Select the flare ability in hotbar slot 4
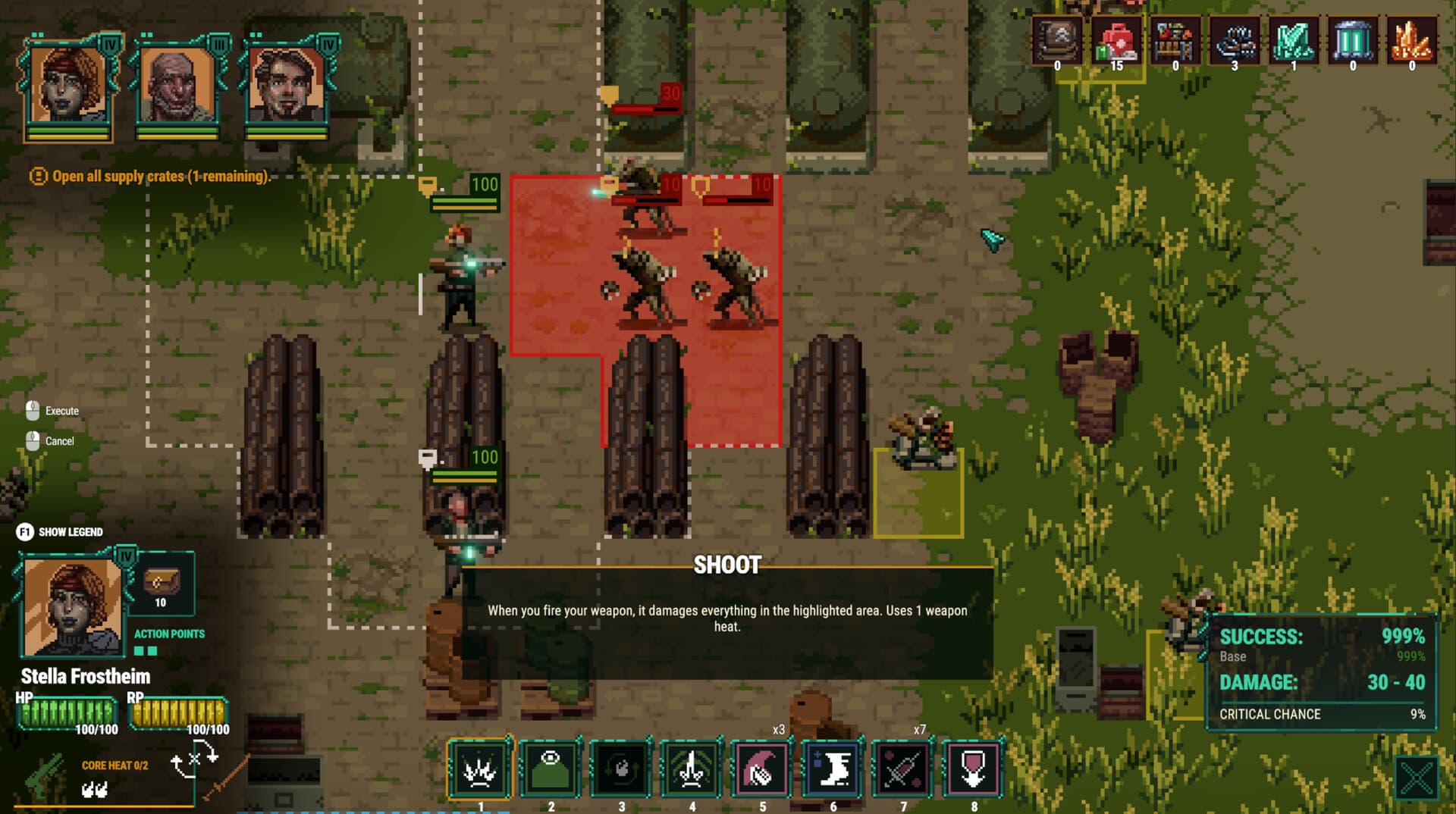The height and width of the screenshot is (814, 1456). (x=691, y=769)
